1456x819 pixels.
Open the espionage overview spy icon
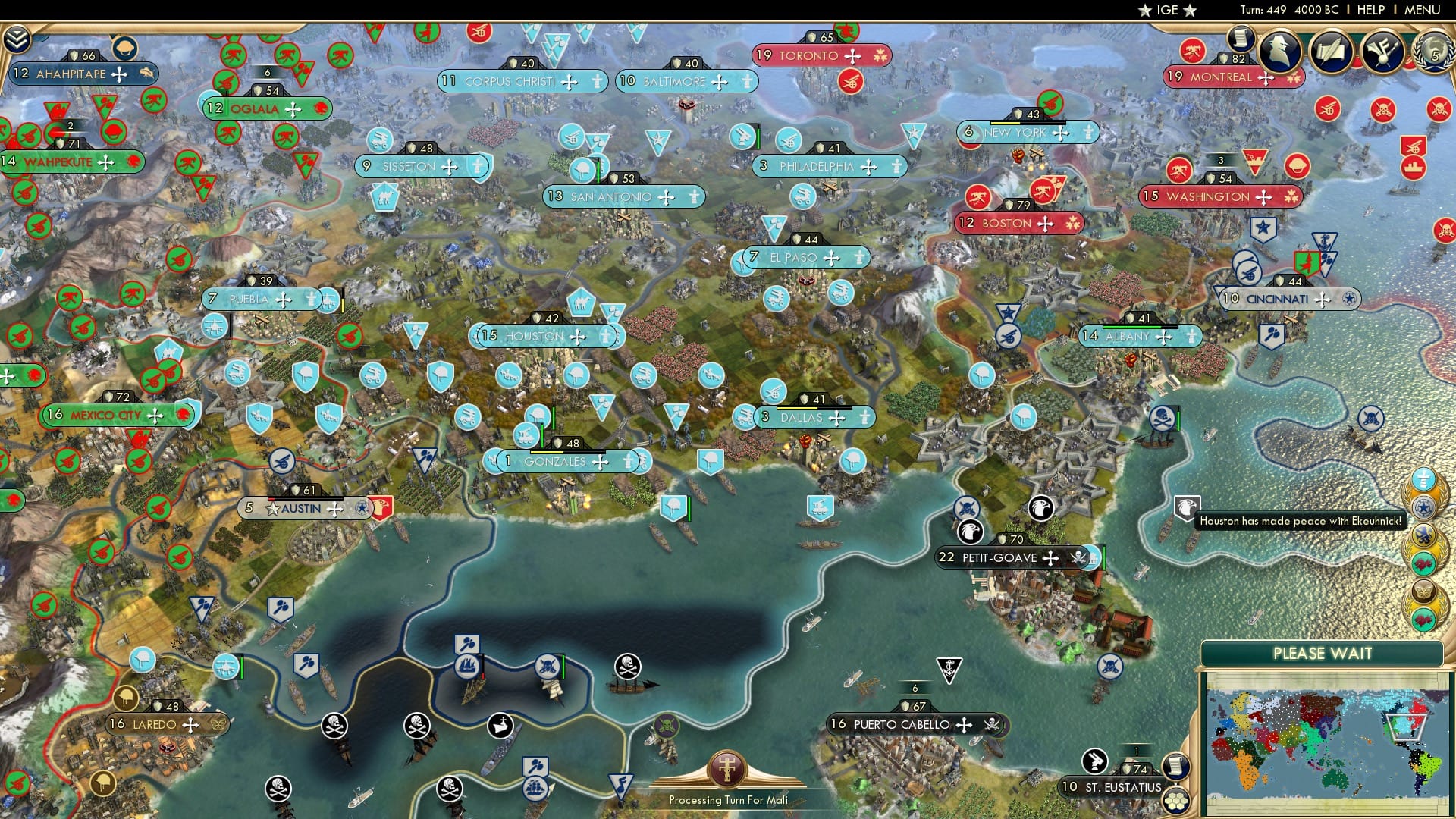(1280, 52)
